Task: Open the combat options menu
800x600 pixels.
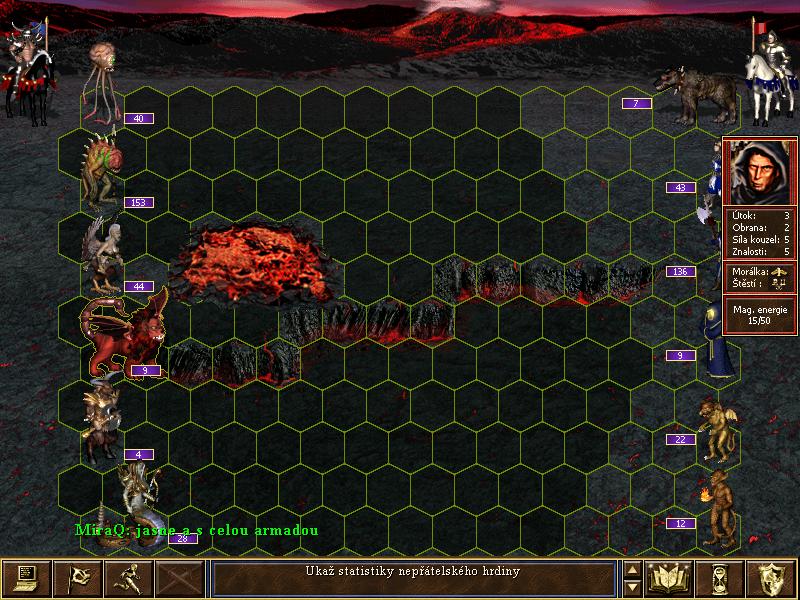Action: [x=27, y=578]
